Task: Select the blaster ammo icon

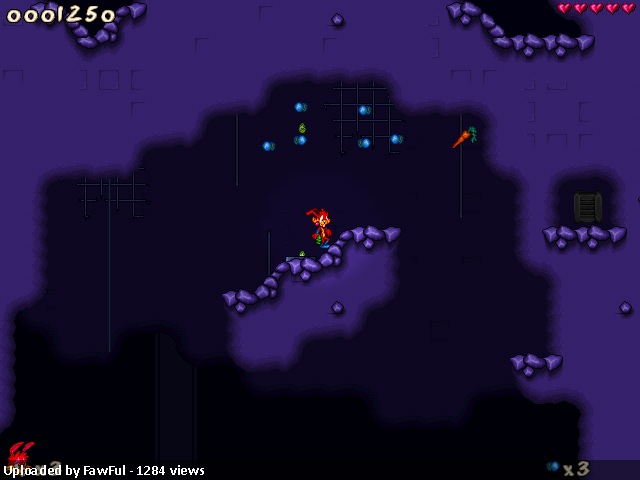Action: tap(553, 467)
